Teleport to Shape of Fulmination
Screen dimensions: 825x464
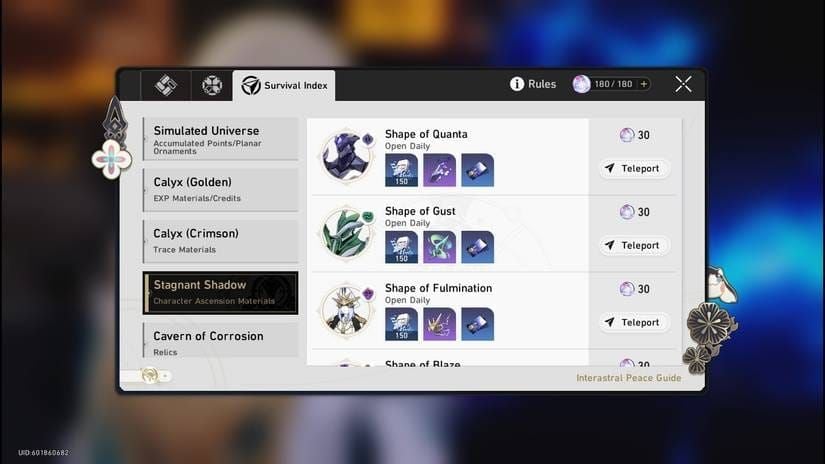point(635,322)
